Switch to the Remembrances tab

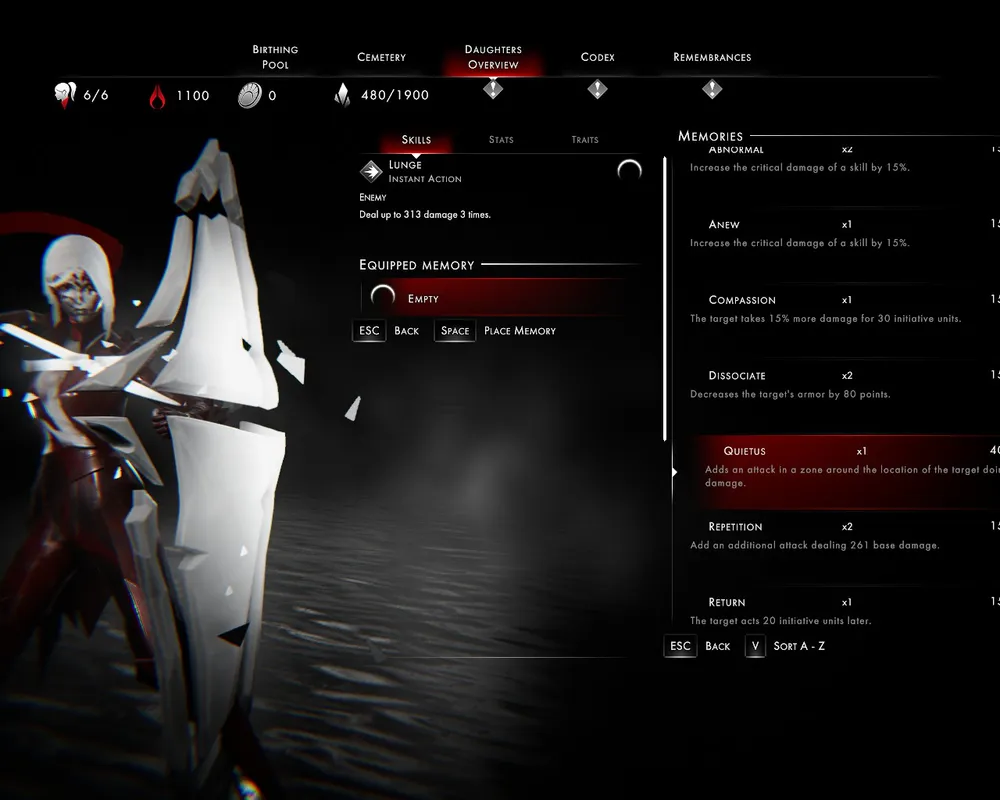tap(712, 57)
